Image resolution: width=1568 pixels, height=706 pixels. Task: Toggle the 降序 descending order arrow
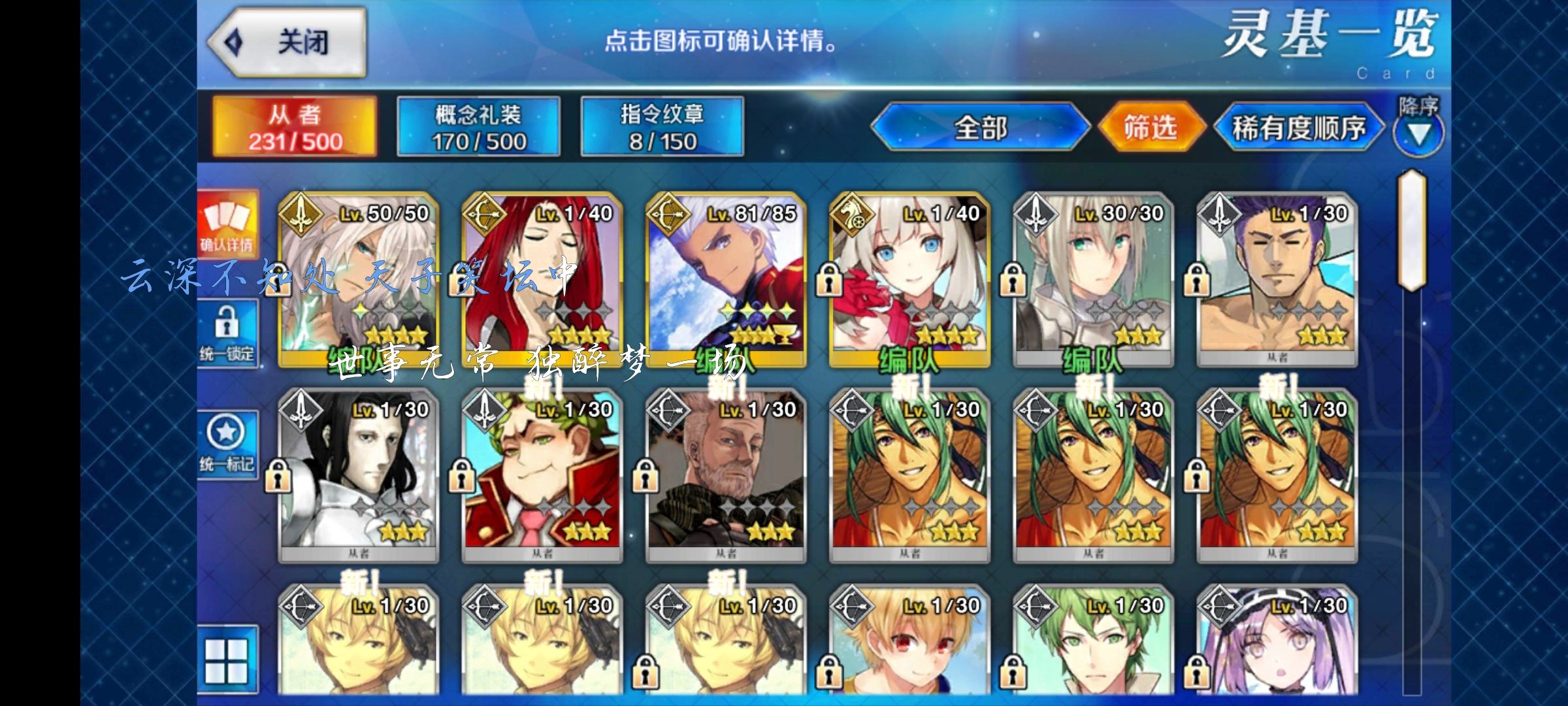coord(1418,133)
